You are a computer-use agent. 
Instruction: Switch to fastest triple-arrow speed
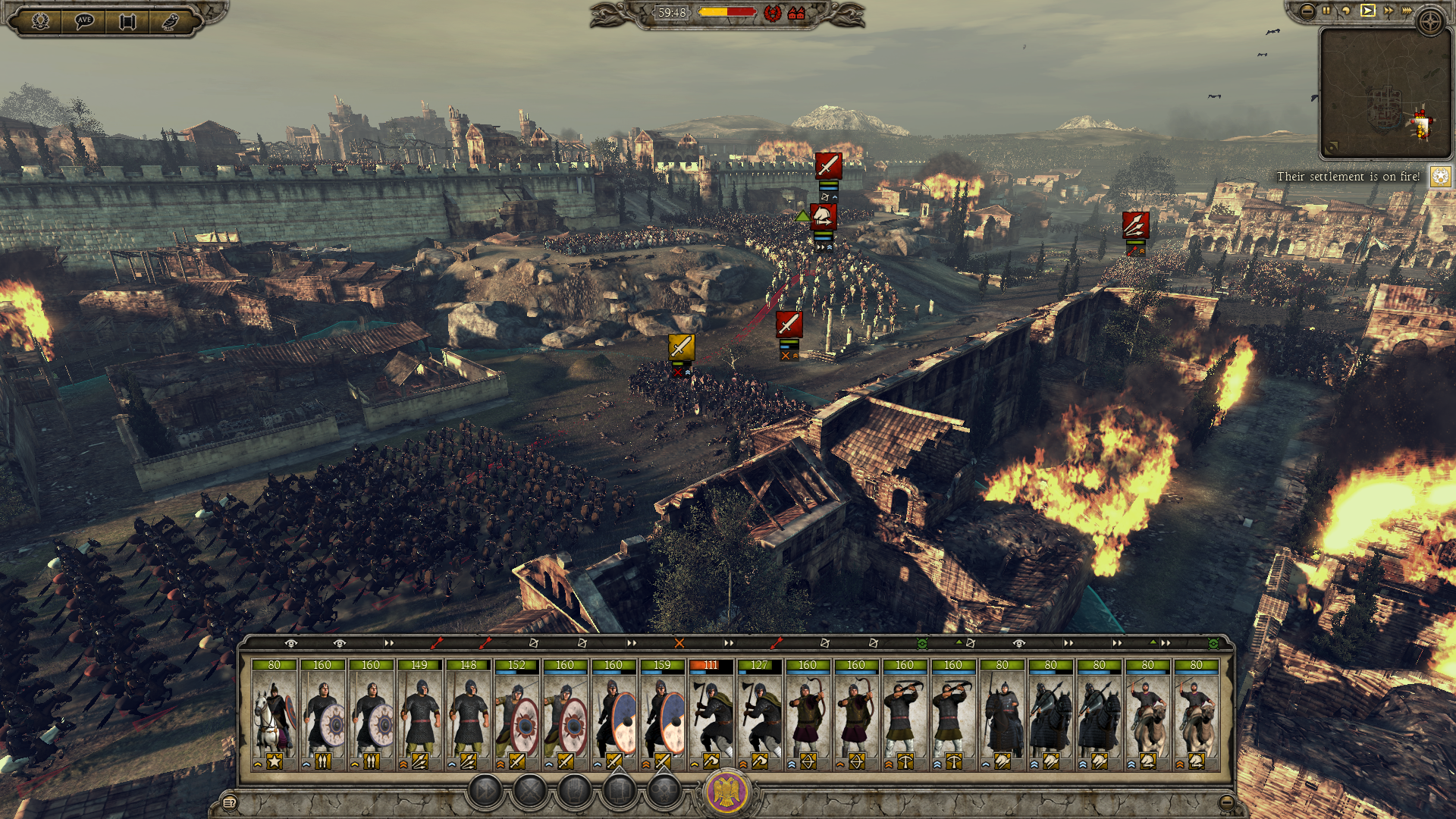[x=1407, y=11]
